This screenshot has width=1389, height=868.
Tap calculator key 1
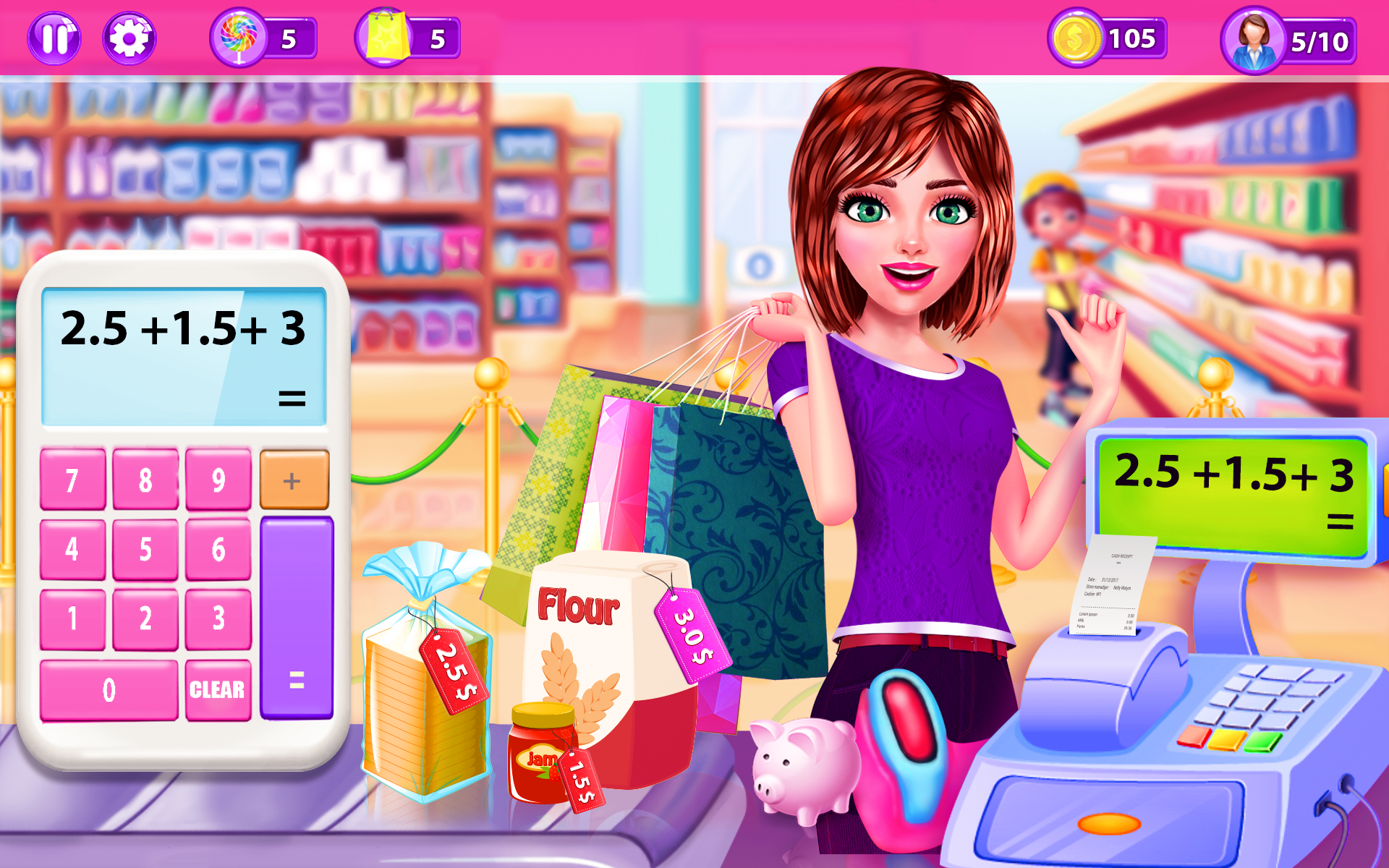(72, 618)
